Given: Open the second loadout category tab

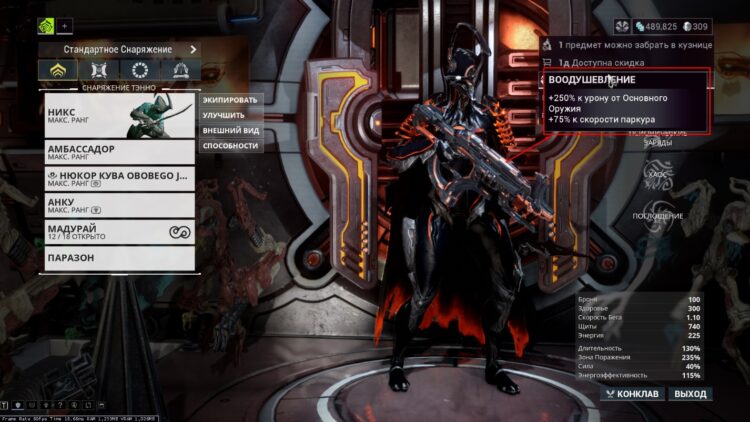Looking at the screenshot, I should 98,70.
